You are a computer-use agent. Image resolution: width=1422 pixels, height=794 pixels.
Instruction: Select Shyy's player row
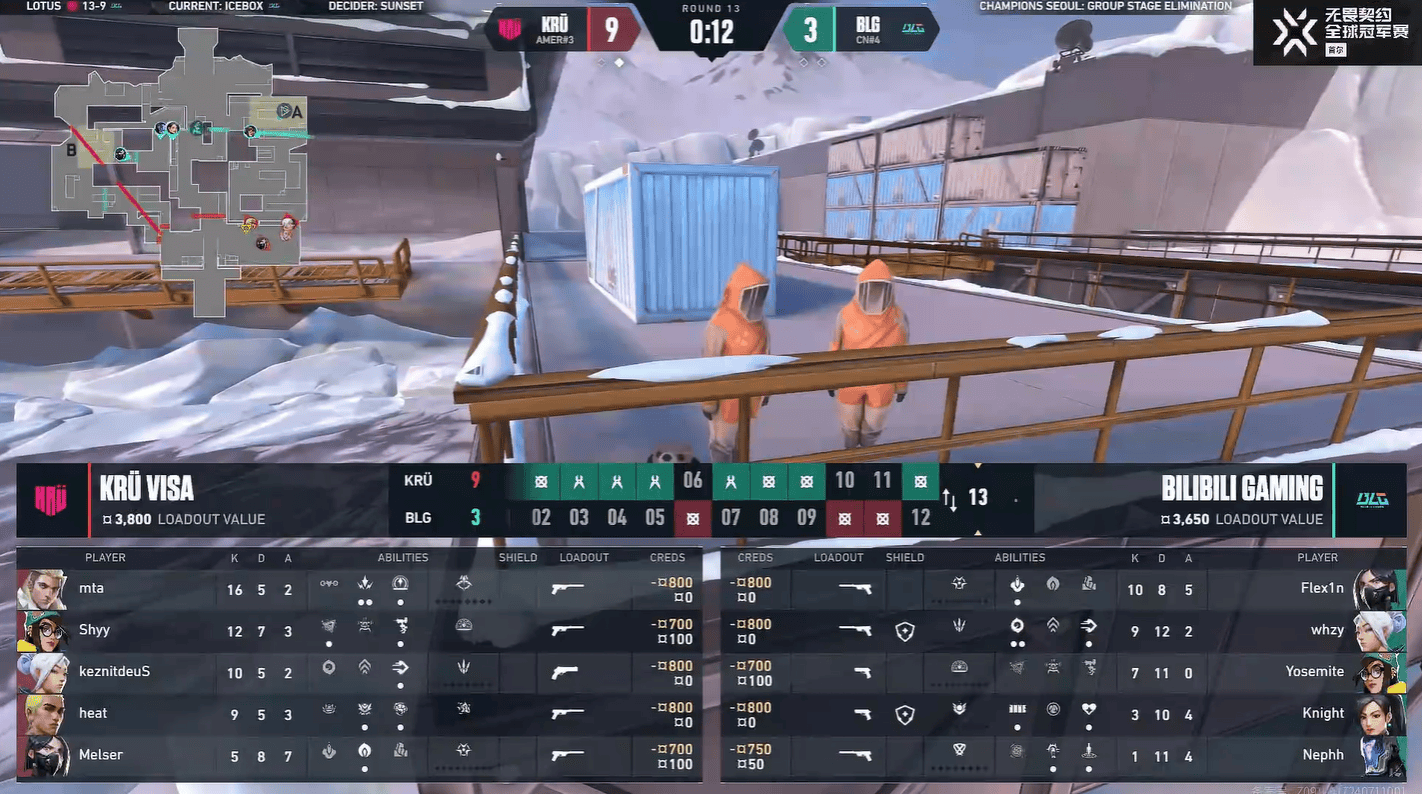(x=358, y=631)
